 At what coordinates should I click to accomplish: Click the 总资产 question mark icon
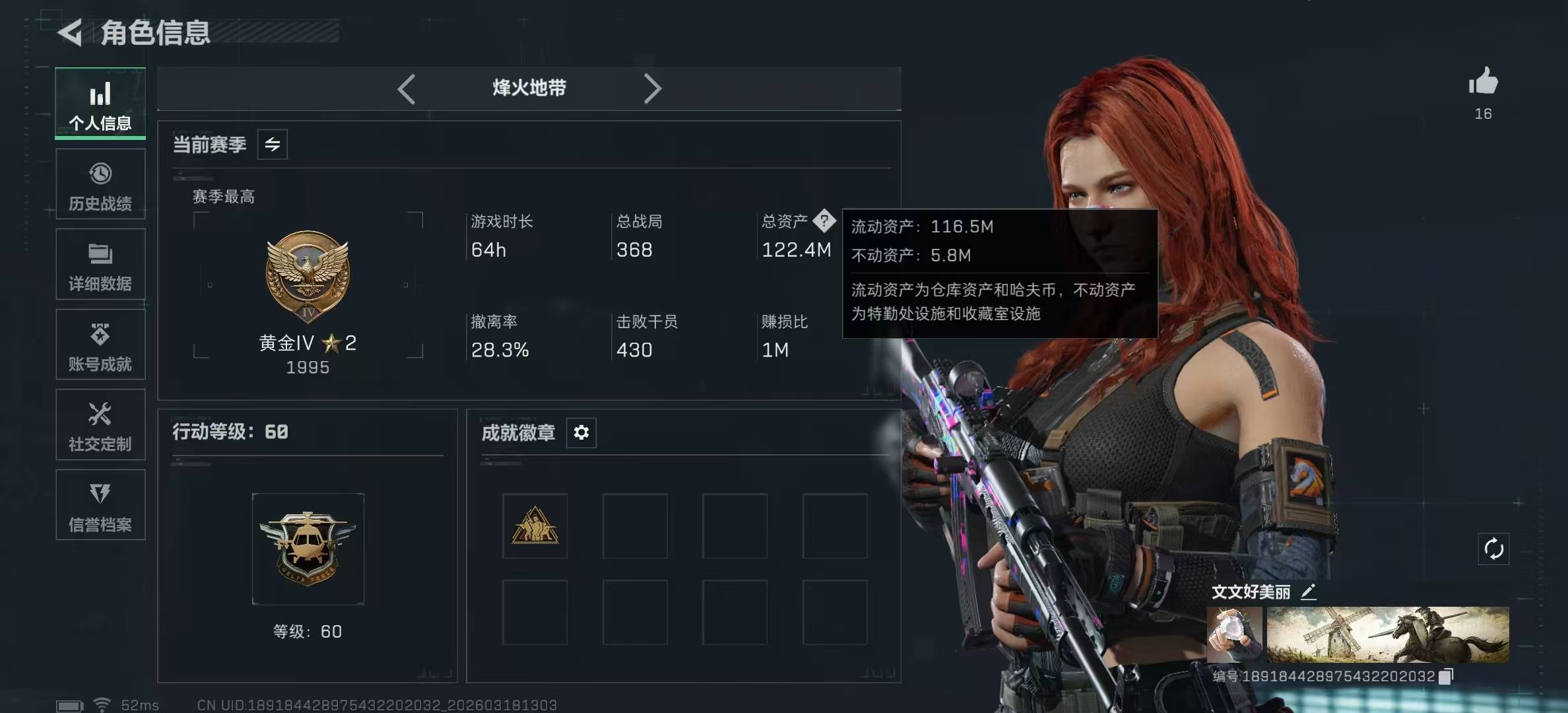click(x=824, y=221)
